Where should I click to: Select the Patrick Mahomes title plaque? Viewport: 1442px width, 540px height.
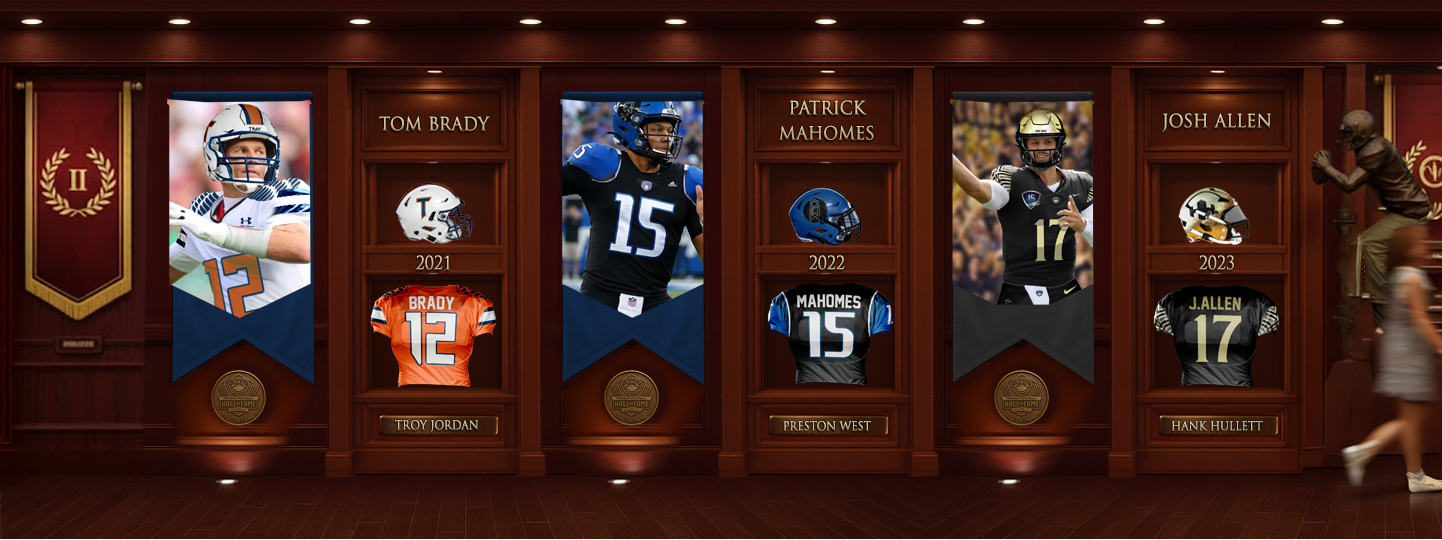(826, 120)
